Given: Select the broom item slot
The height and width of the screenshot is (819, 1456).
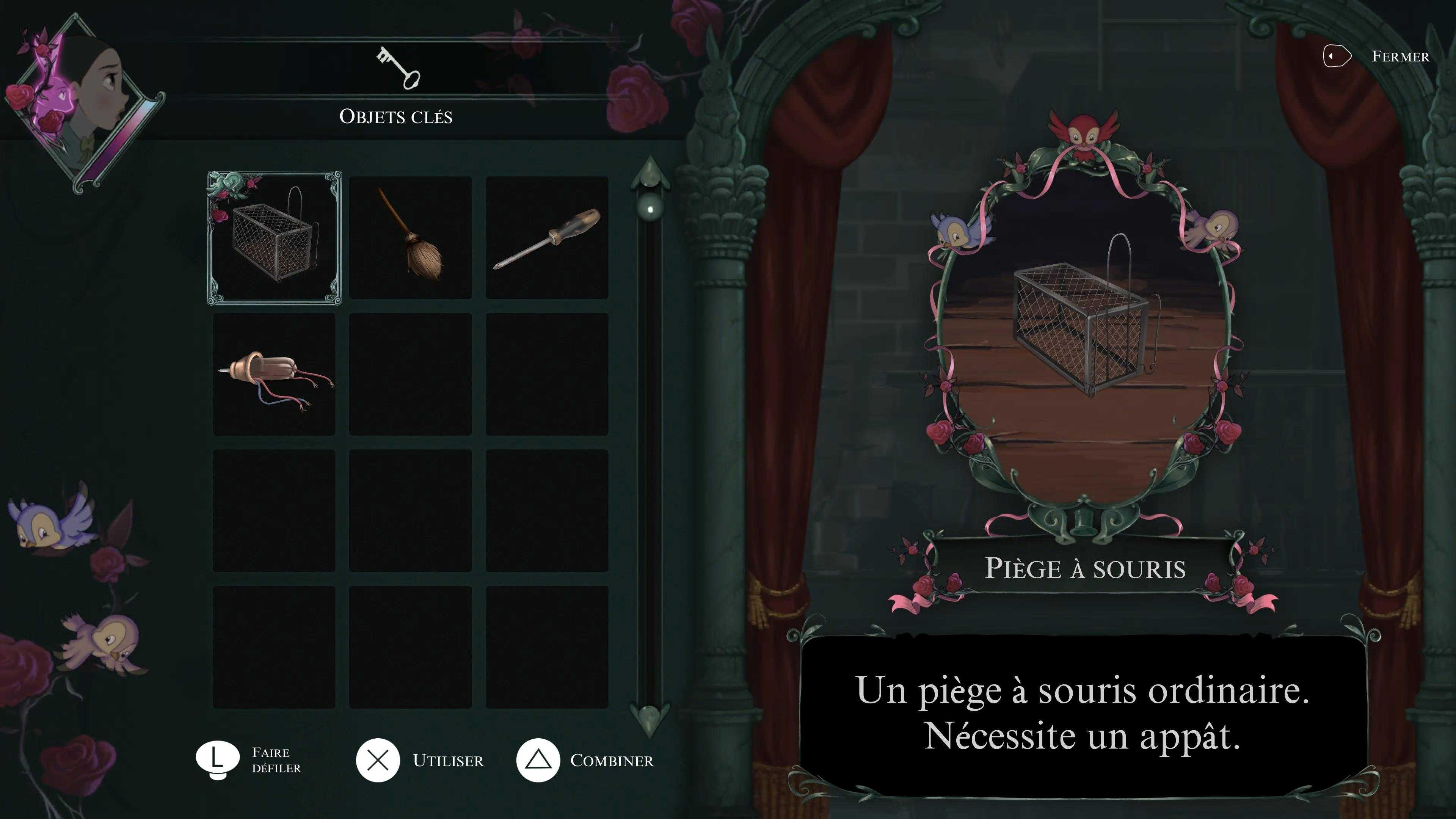Looking at the screenshot, I should [410, 238].
